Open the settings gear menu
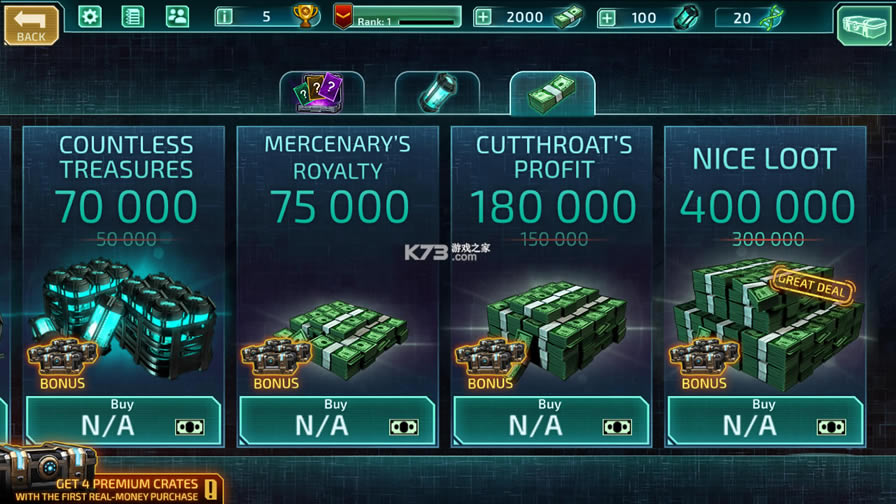 [90, 16]
